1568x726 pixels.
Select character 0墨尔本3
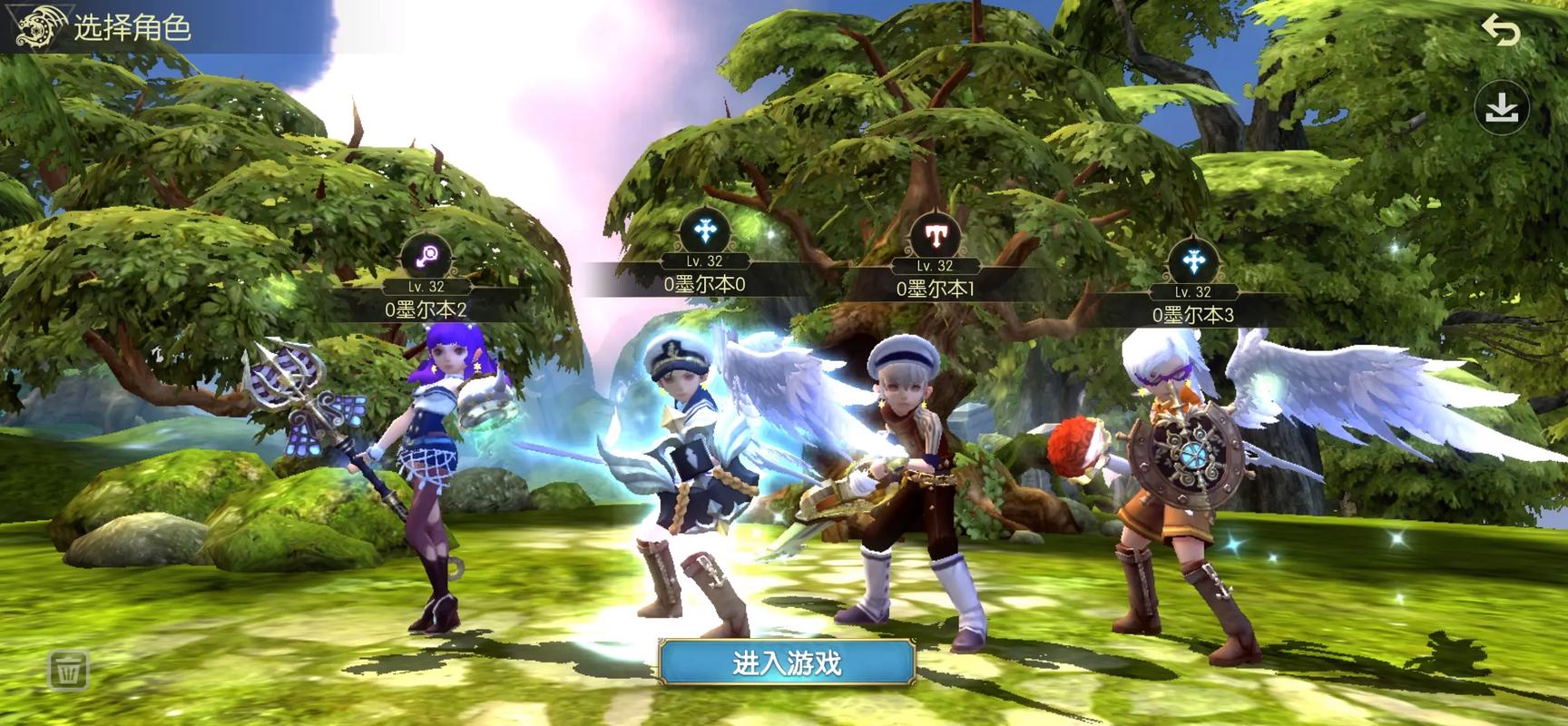tap(1171, 481)
